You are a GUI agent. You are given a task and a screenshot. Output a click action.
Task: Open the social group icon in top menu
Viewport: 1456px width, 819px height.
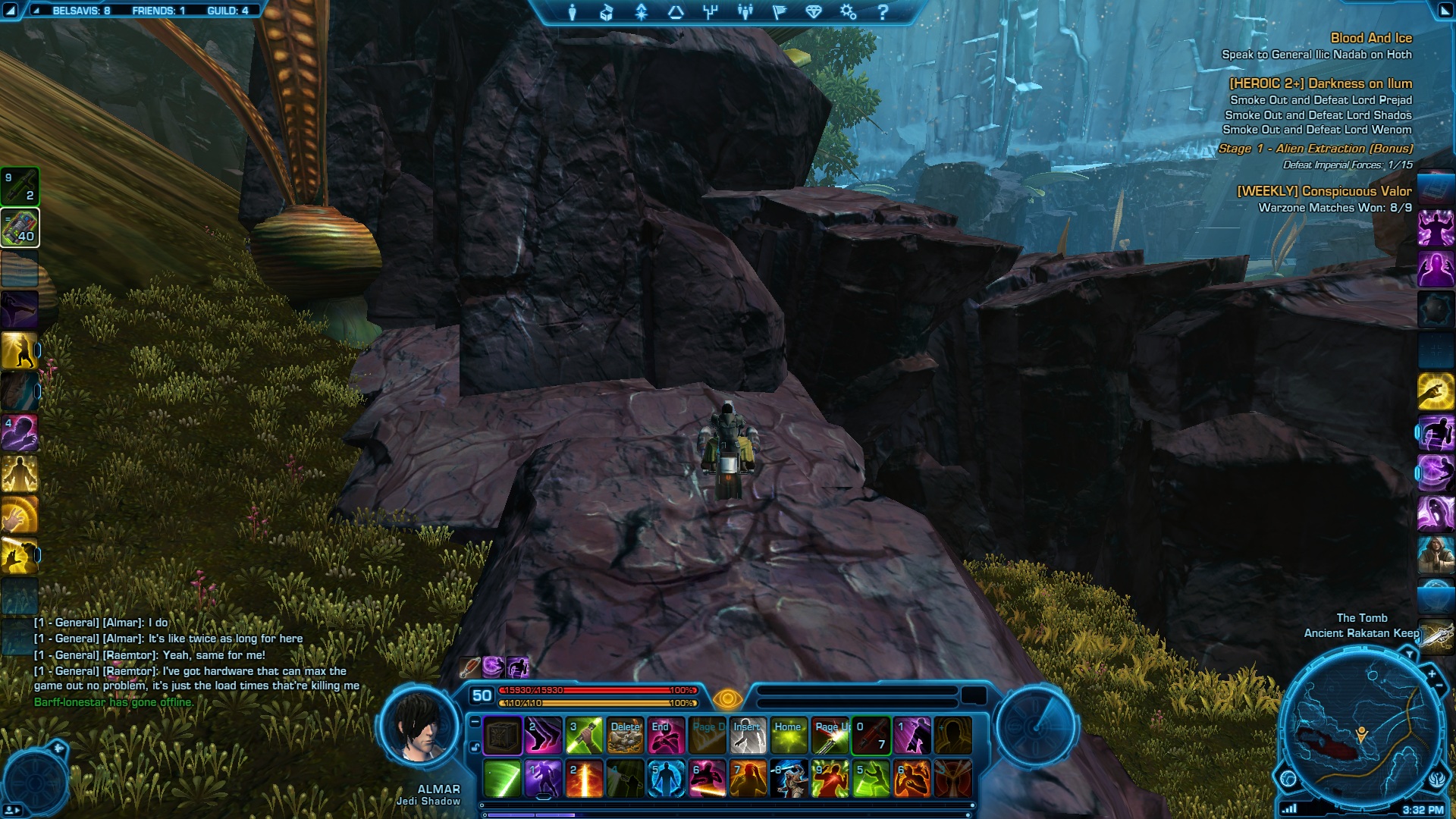pos(745,12)
